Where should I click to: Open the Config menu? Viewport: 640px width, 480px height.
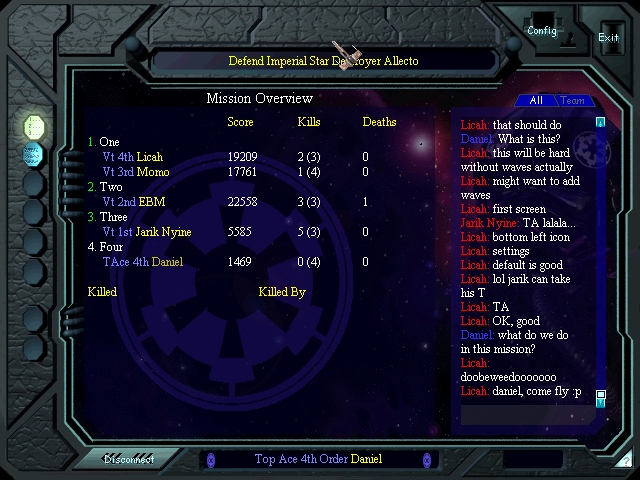coord(542,30)
